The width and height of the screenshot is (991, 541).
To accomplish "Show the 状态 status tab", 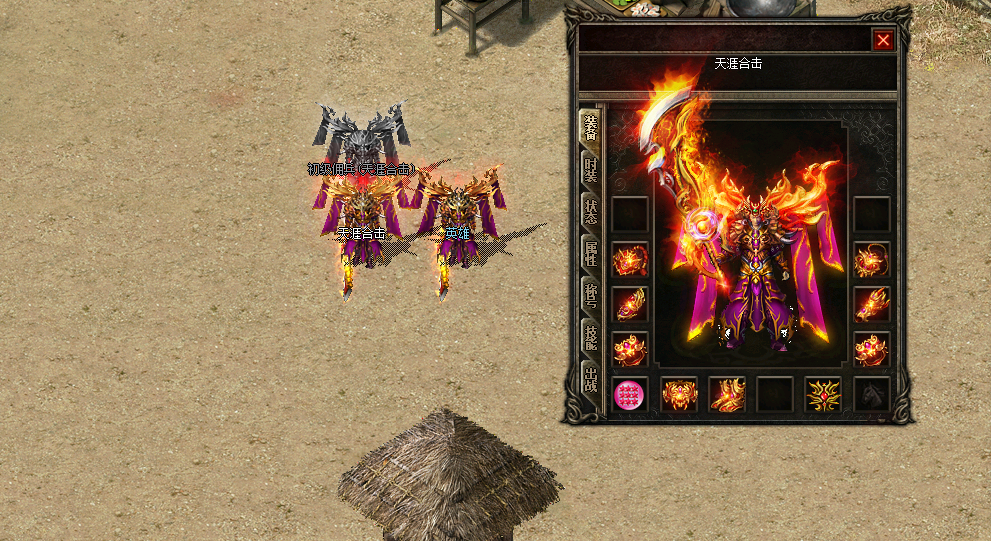I will pos(591,212).
